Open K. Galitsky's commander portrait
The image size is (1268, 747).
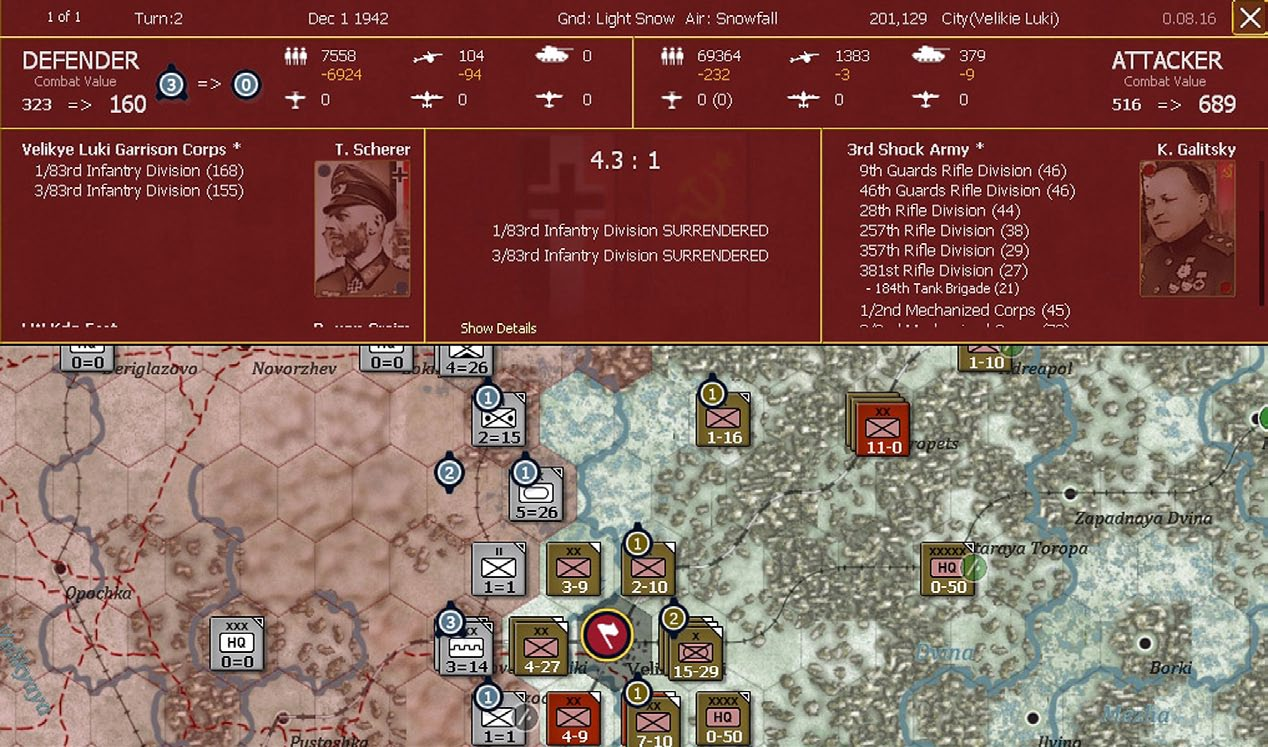1187,229
